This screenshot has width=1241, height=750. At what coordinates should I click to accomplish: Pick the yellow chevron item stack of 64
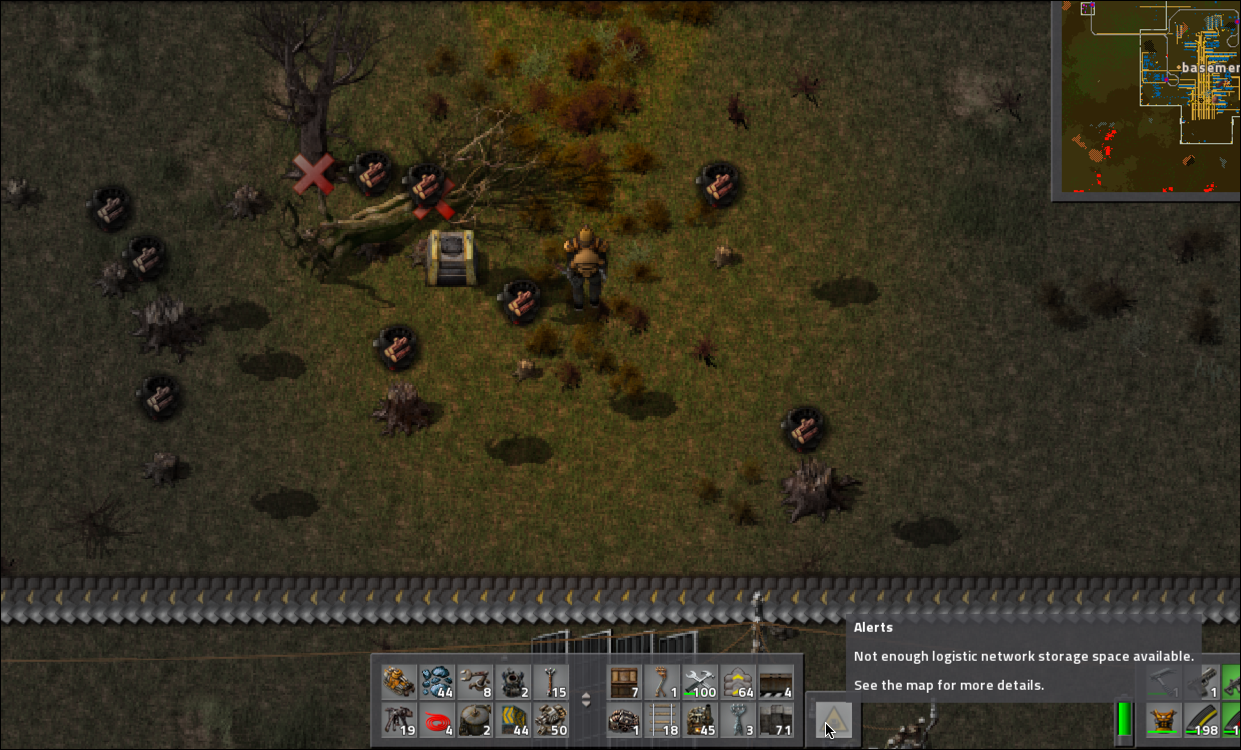738,683
